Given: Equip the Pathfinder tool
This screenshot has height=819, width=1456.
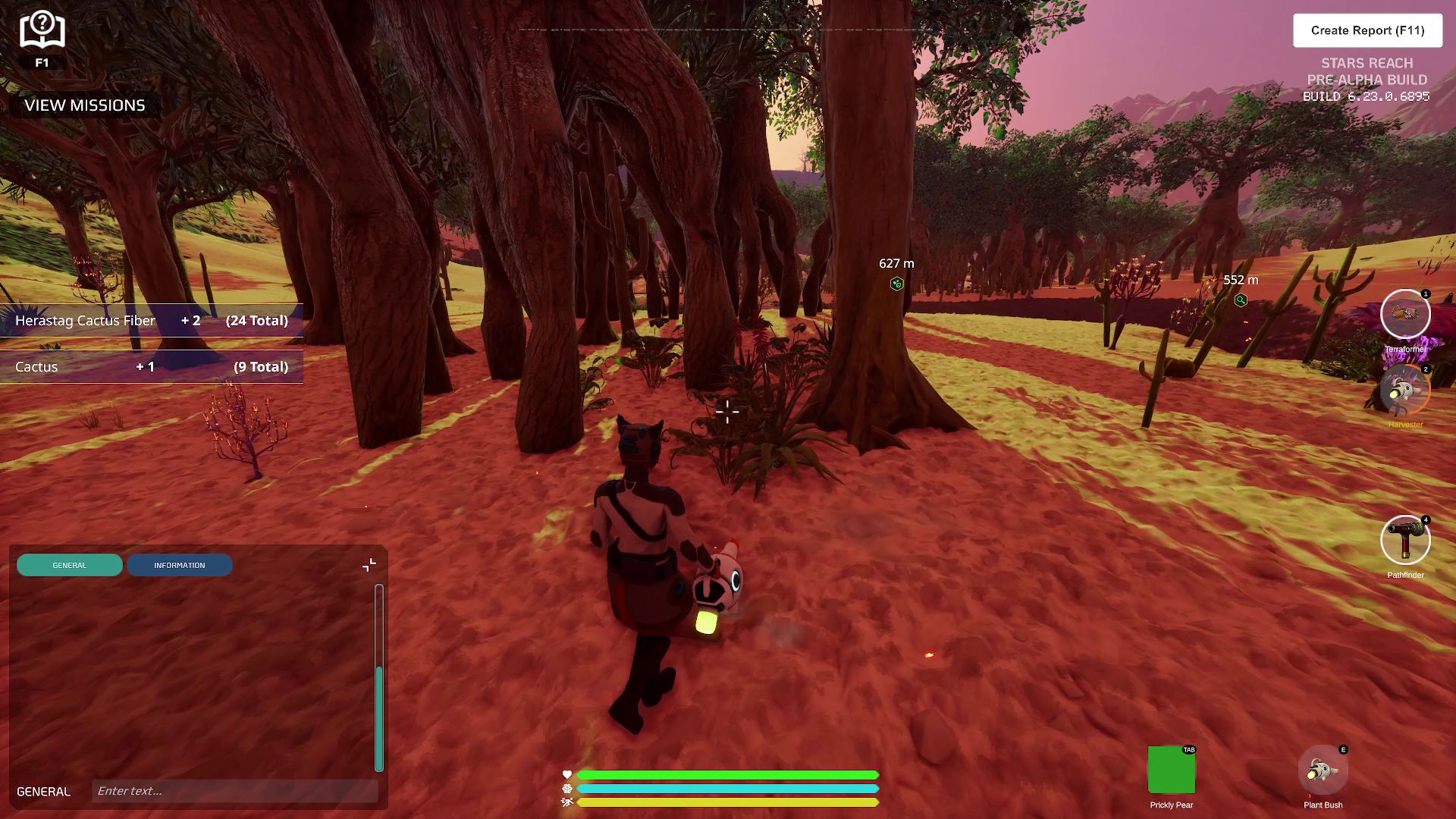Looking at the screenshot, I should pyautogui.click(x=1404, y=541).
